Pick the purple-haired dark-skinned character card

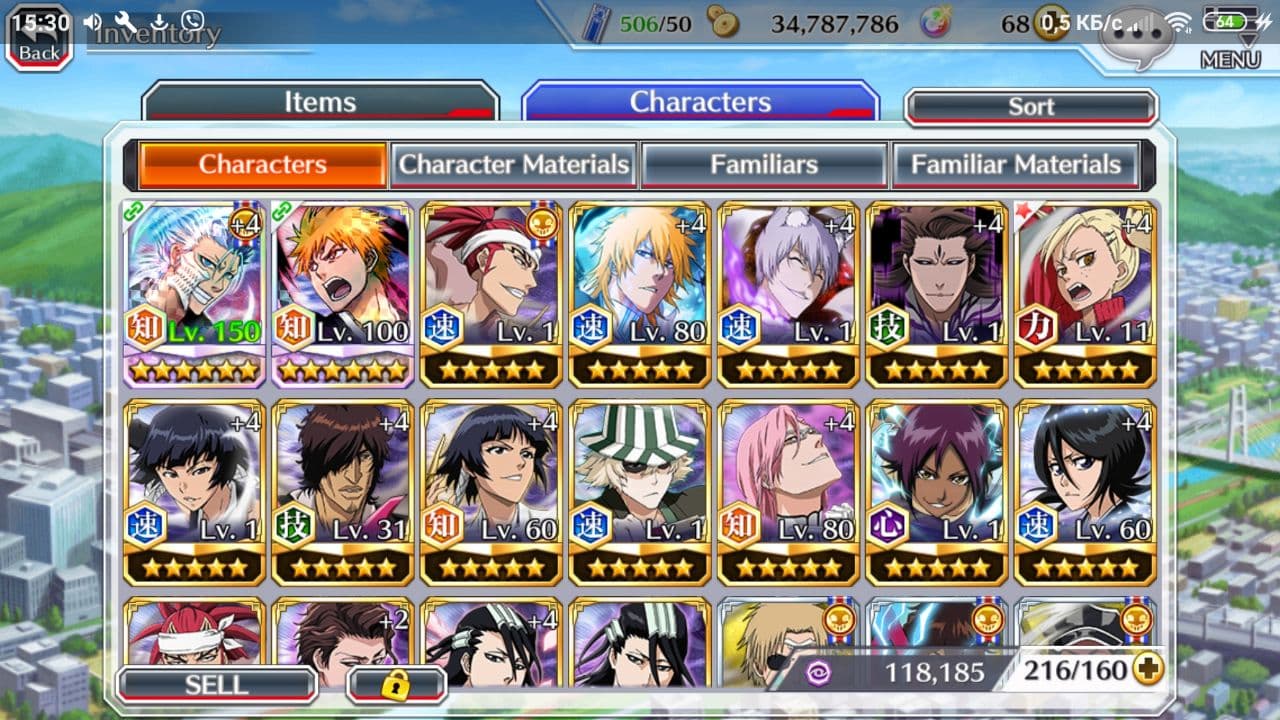click(937, 490)
